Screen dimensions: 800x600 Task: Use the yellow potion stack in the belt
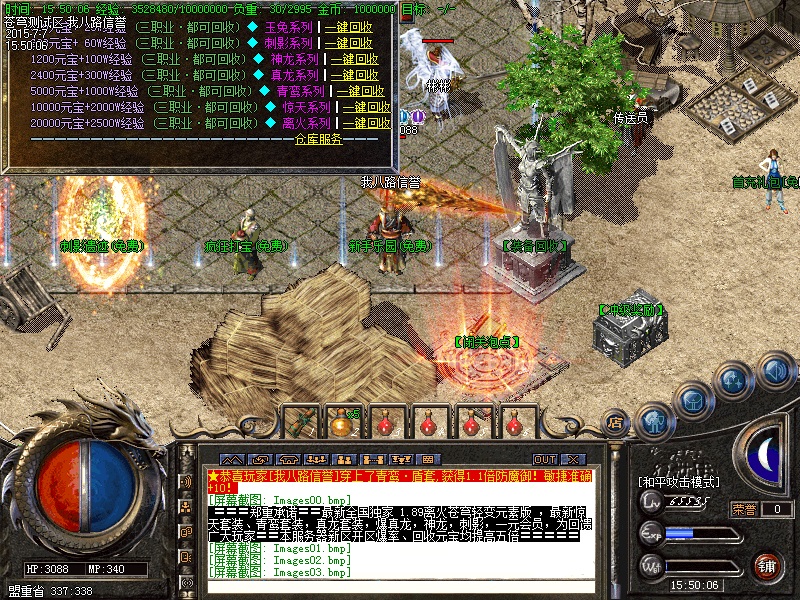pos(342,423)
